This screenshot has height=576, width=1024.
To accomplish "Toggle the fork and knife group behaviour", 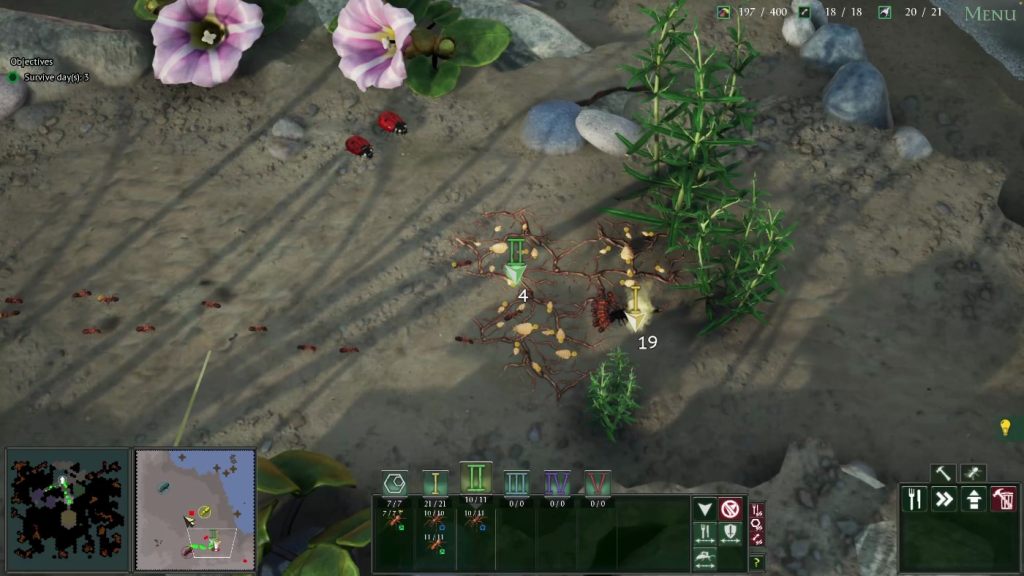I will pyautogui.click(x=705, y=534).
